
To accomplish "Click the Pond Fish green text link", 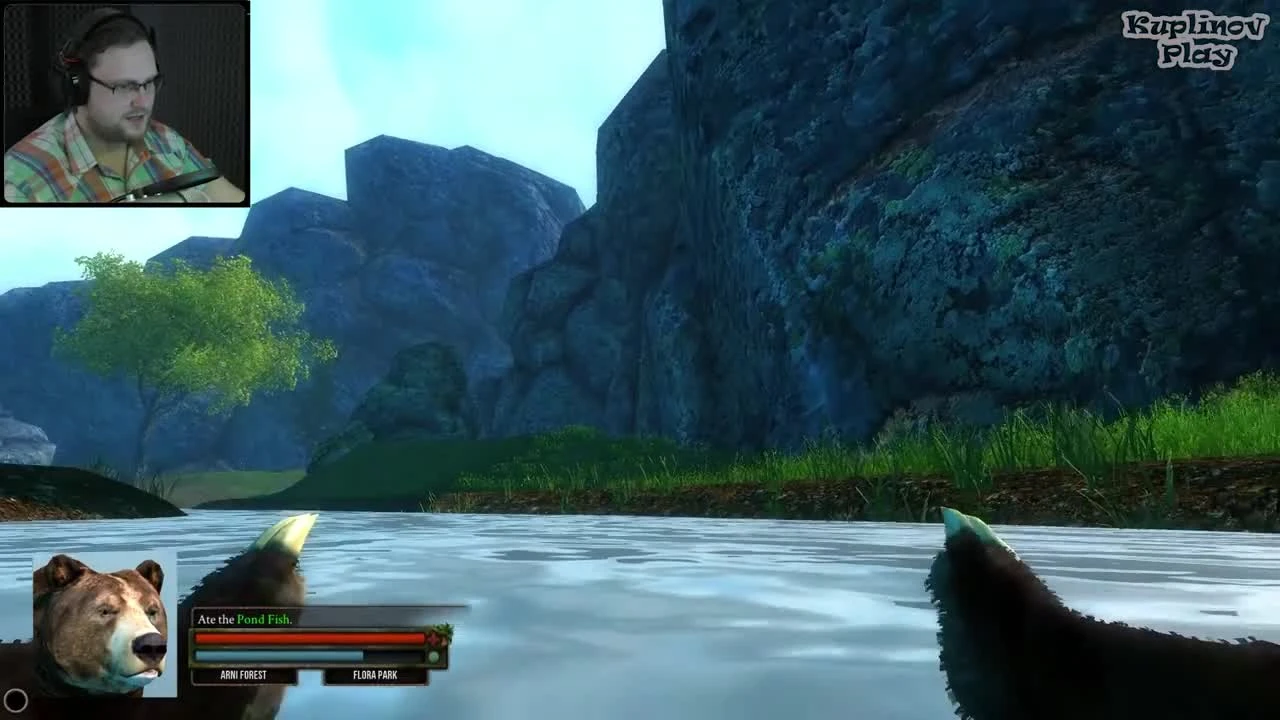I will (x=265, y=619).
